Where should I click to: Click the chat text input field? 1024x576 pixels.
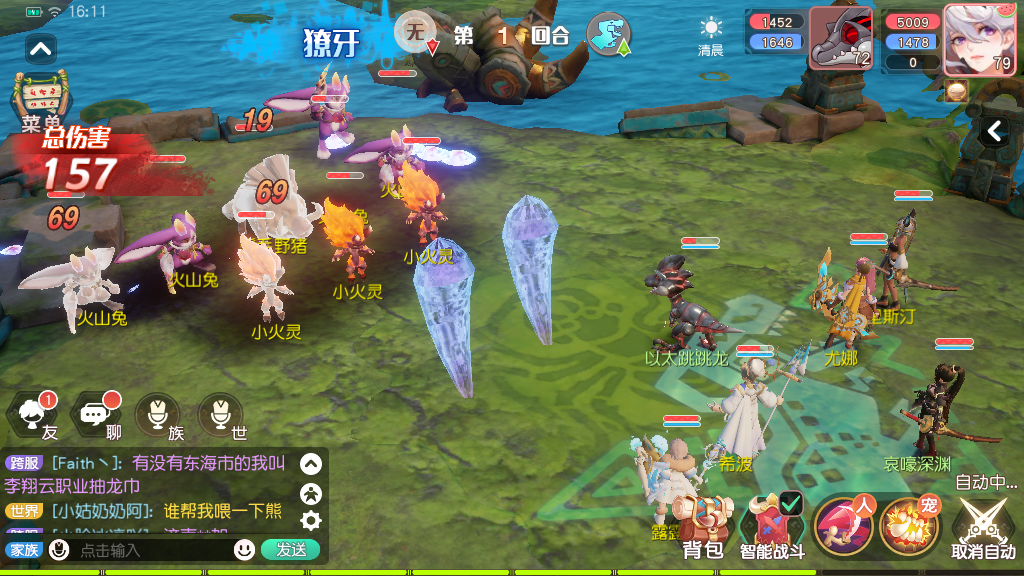point(150,550)
